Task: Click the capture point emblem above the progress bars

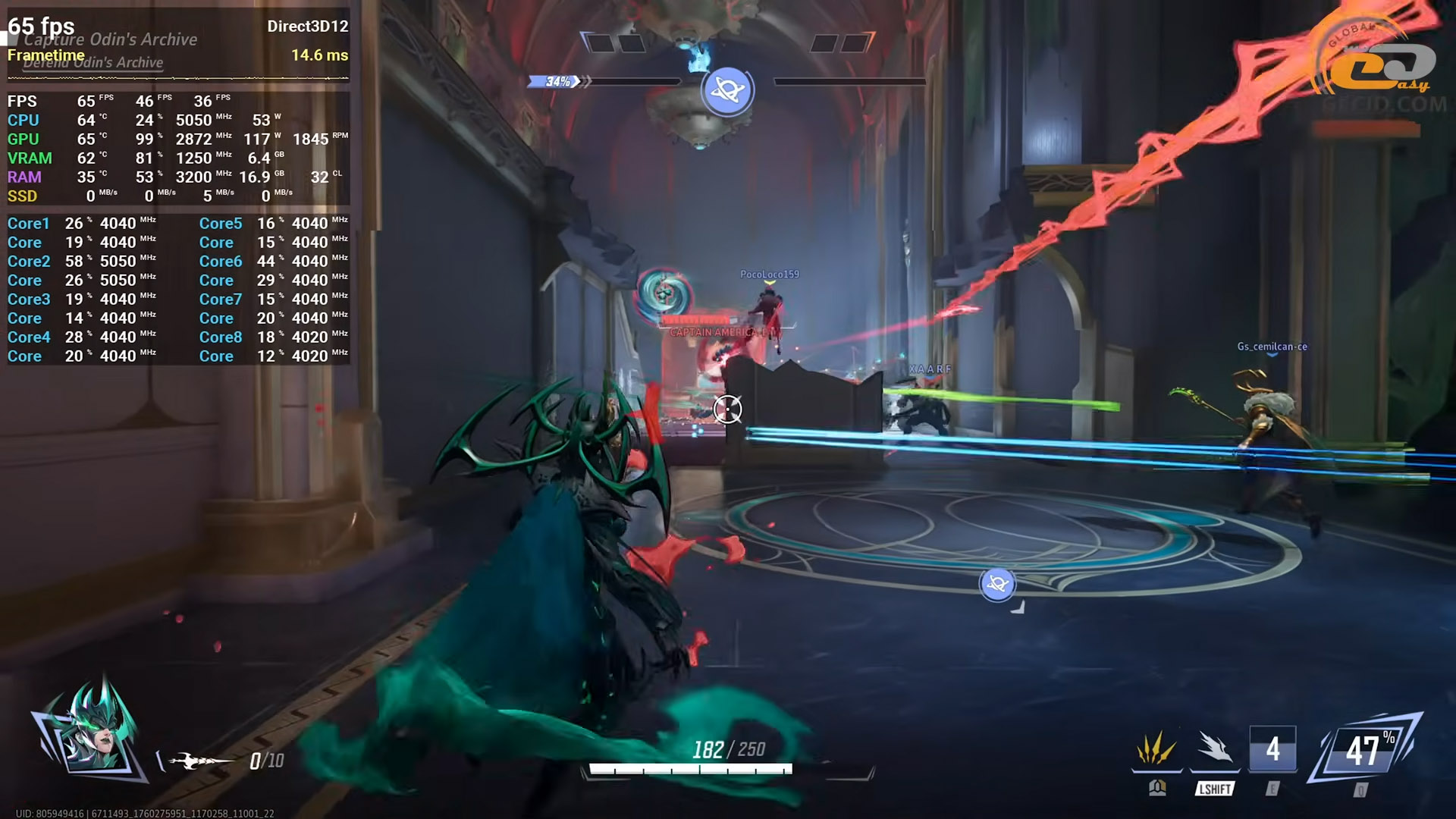Action: pyautogui.click(x=727, y=91)
